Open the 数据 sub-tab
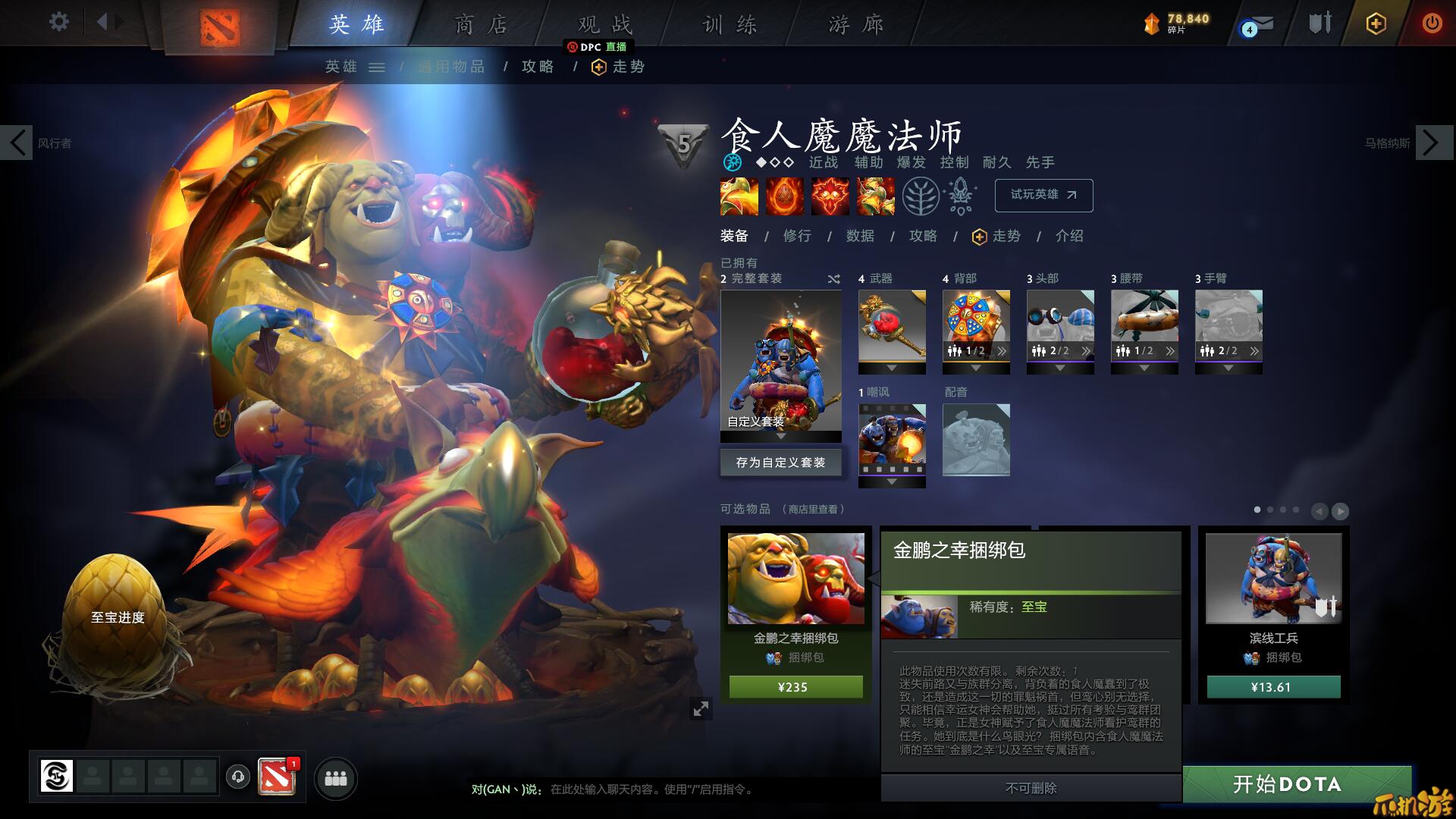Viewport: 1456px width, 819px height. point(861,237)
